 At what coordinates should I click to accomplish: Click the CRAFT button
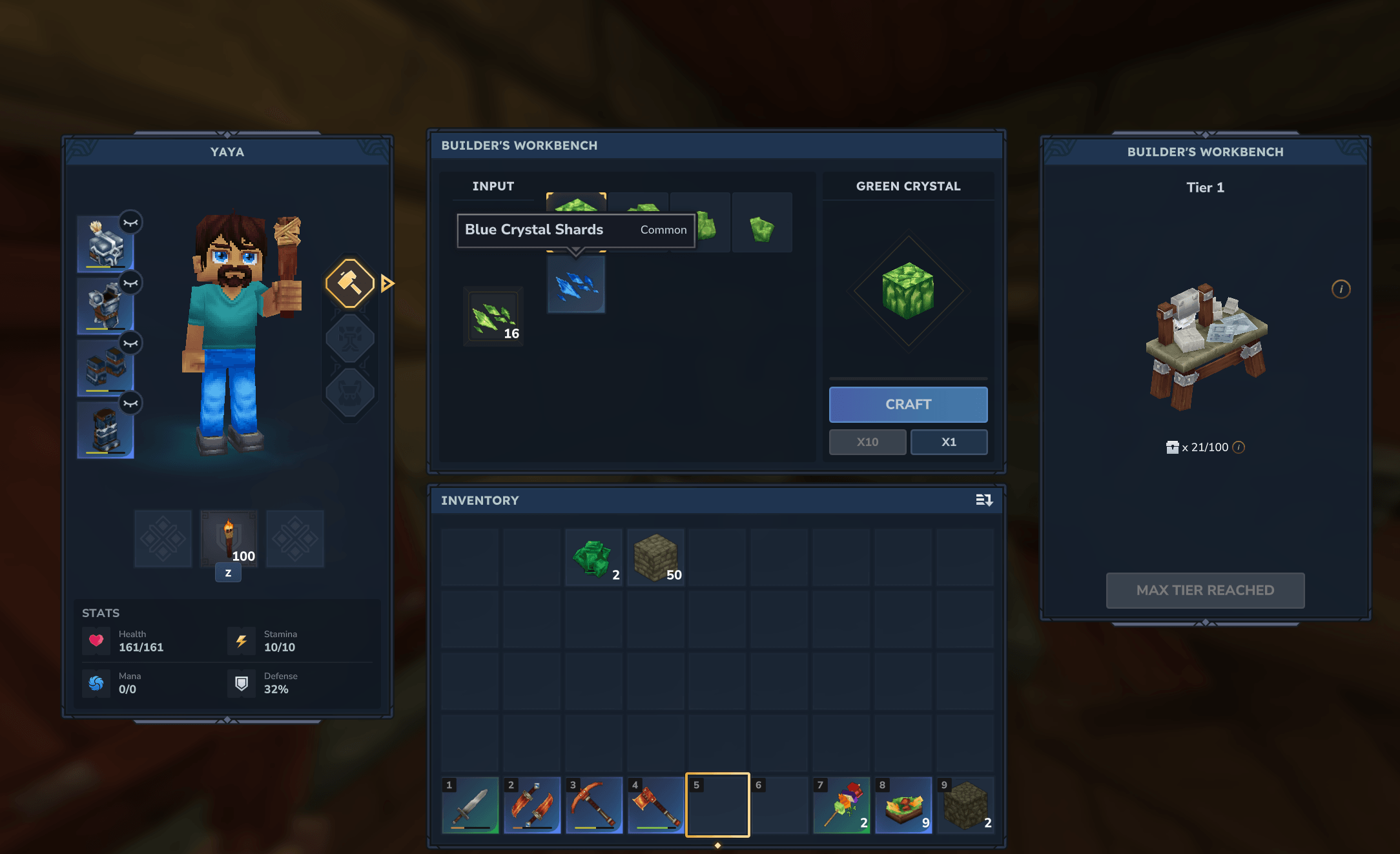(908, 404)
